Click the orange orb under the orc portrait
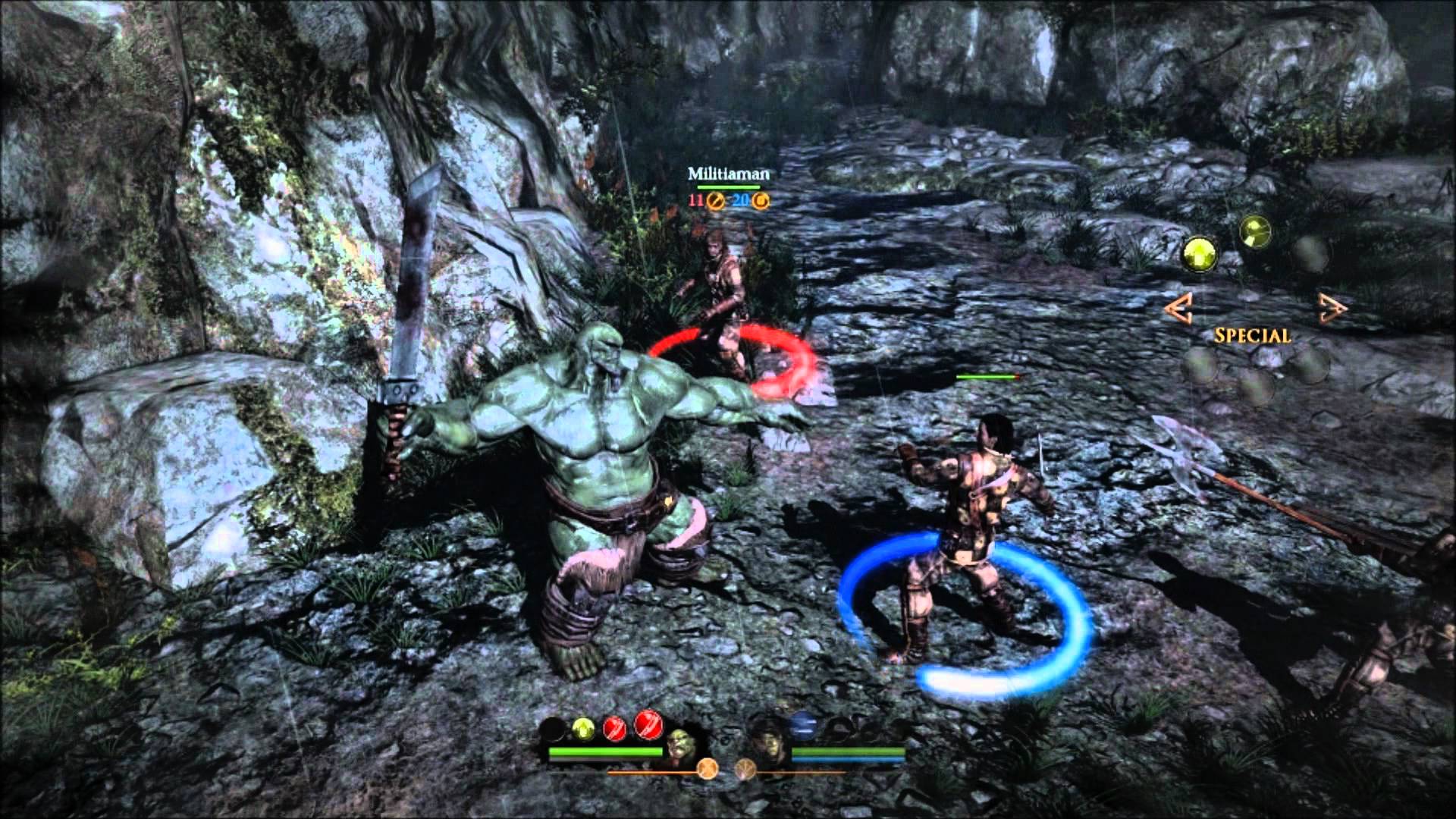1456x819 pixels. point(708,769)
